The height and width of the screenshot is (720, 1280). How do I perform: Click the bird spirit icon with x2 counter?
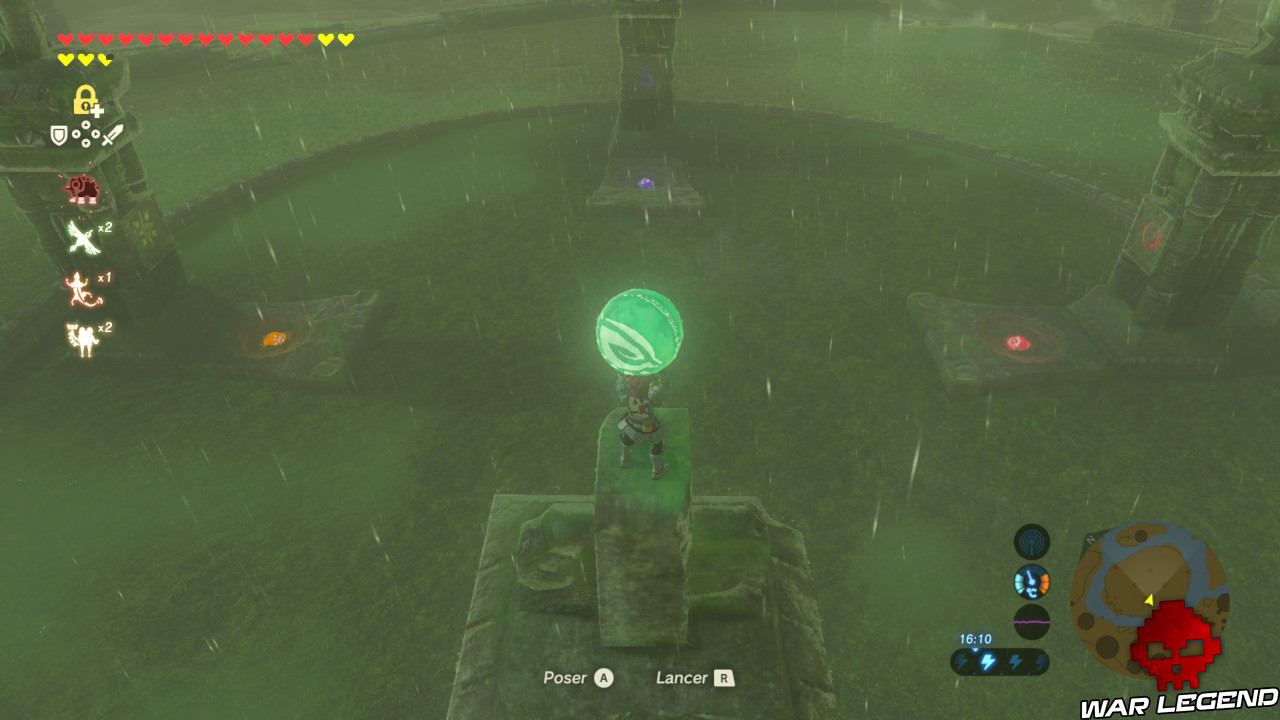[x=81, y=236]
